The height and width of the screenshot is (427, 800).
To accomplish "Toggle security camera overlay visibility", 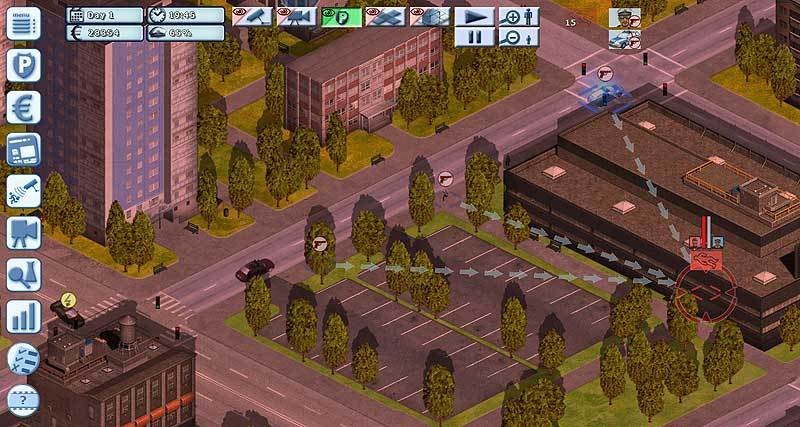I will click(x=251, y=16).
